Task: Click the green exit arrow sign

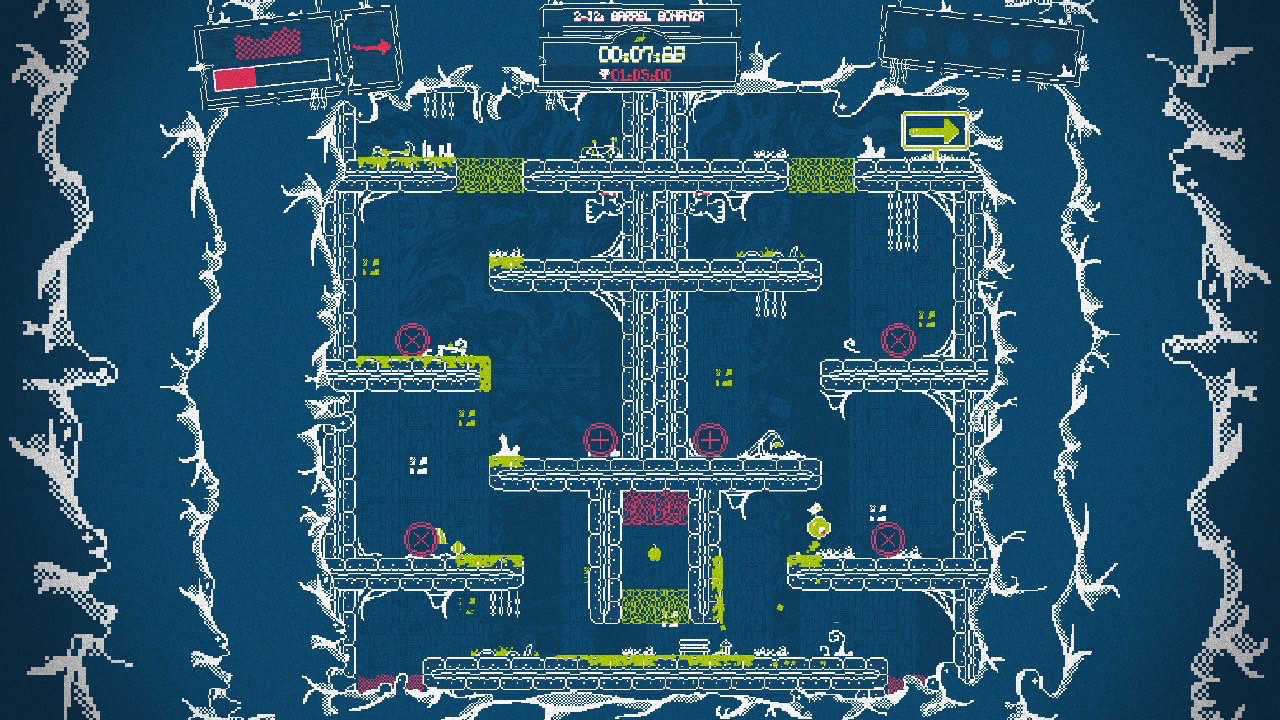Action: [938, 130]
